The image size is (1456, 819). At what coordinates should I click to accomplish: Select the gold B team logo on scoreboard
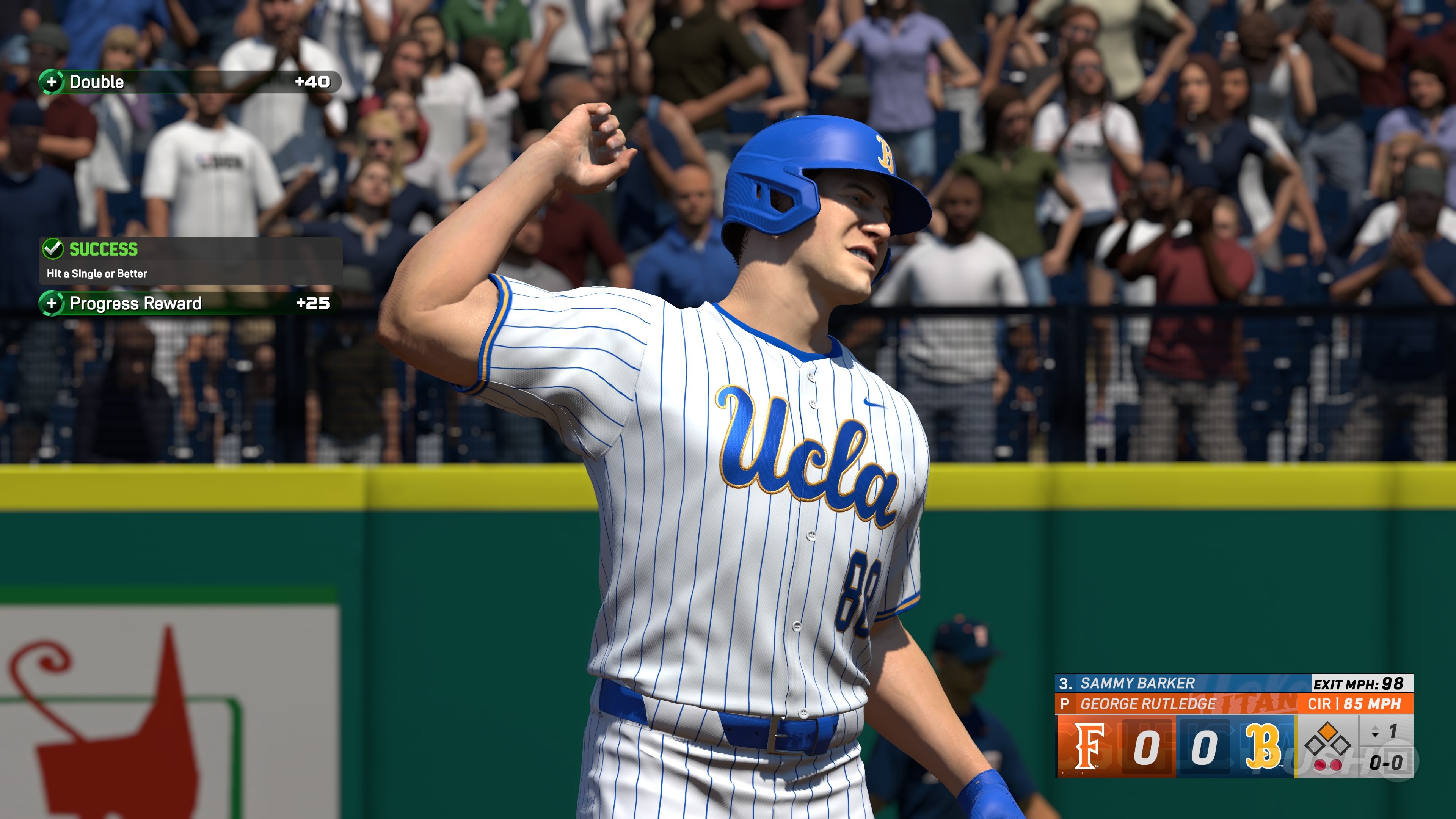1263,747
